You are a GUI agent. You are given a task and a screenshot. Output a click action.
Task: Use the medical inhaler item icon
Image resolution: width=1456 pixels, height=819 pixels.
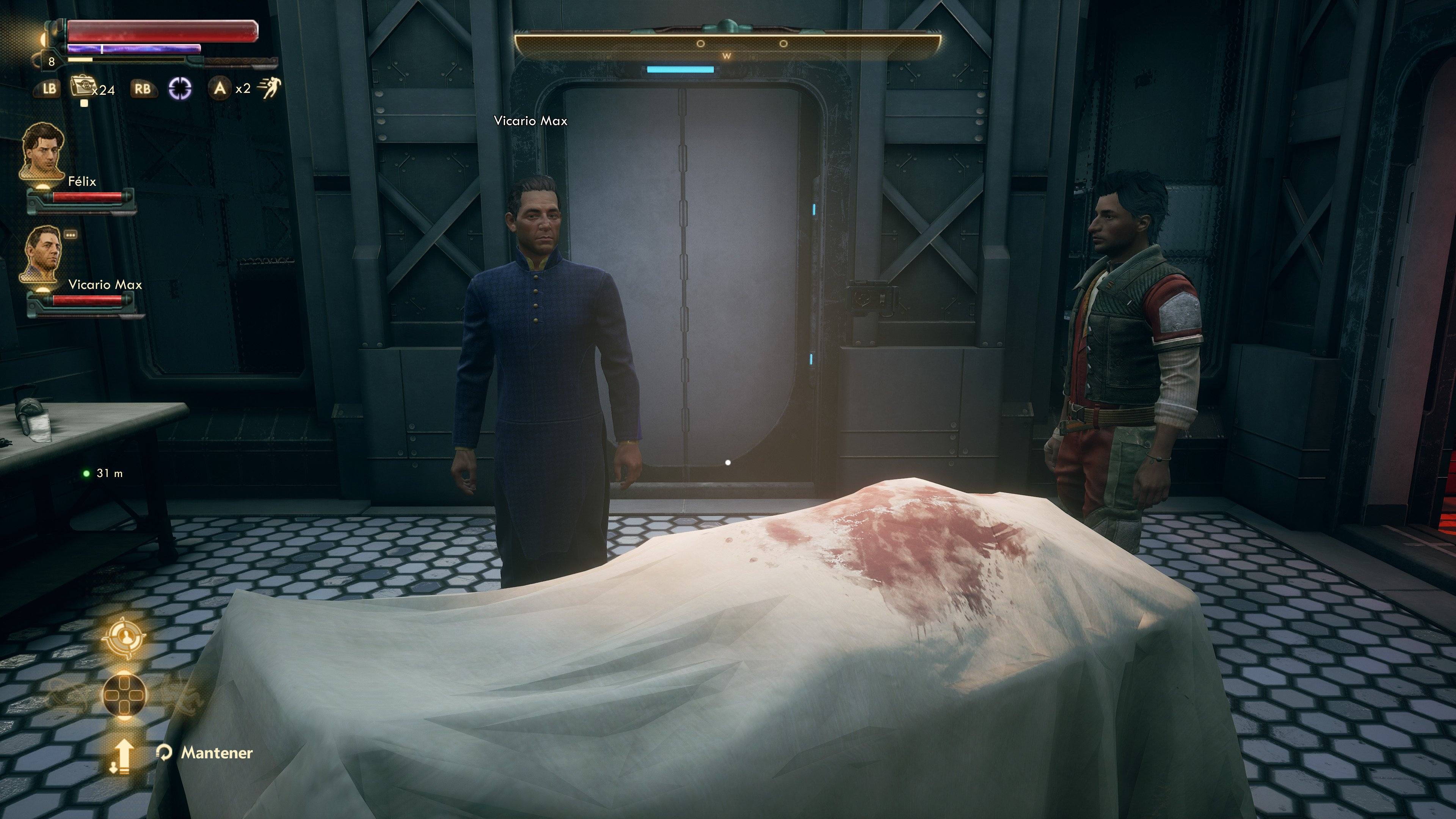[x=81, y=87]
